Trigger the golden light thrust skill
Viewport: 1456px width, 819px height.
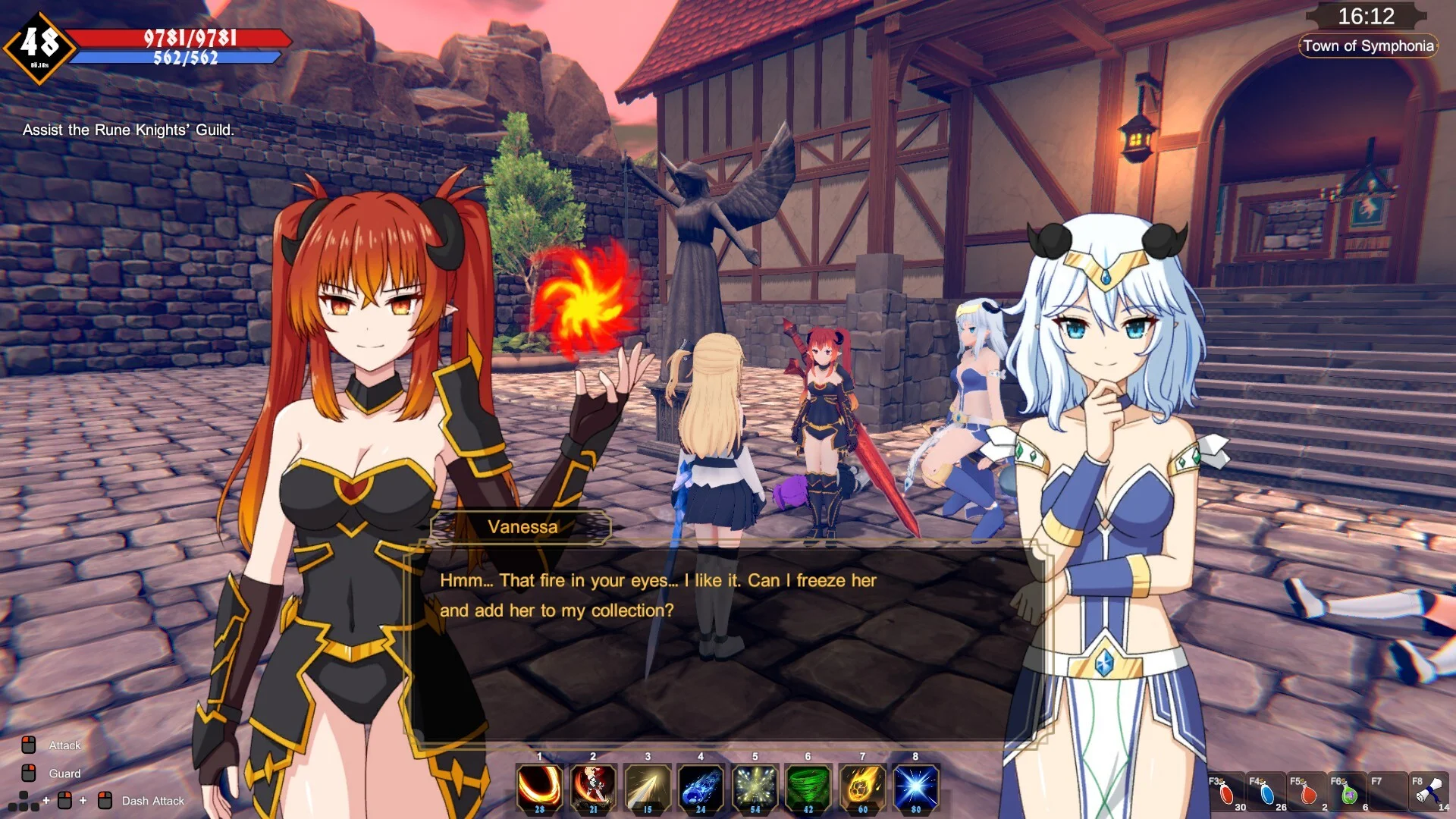(647, 787)
